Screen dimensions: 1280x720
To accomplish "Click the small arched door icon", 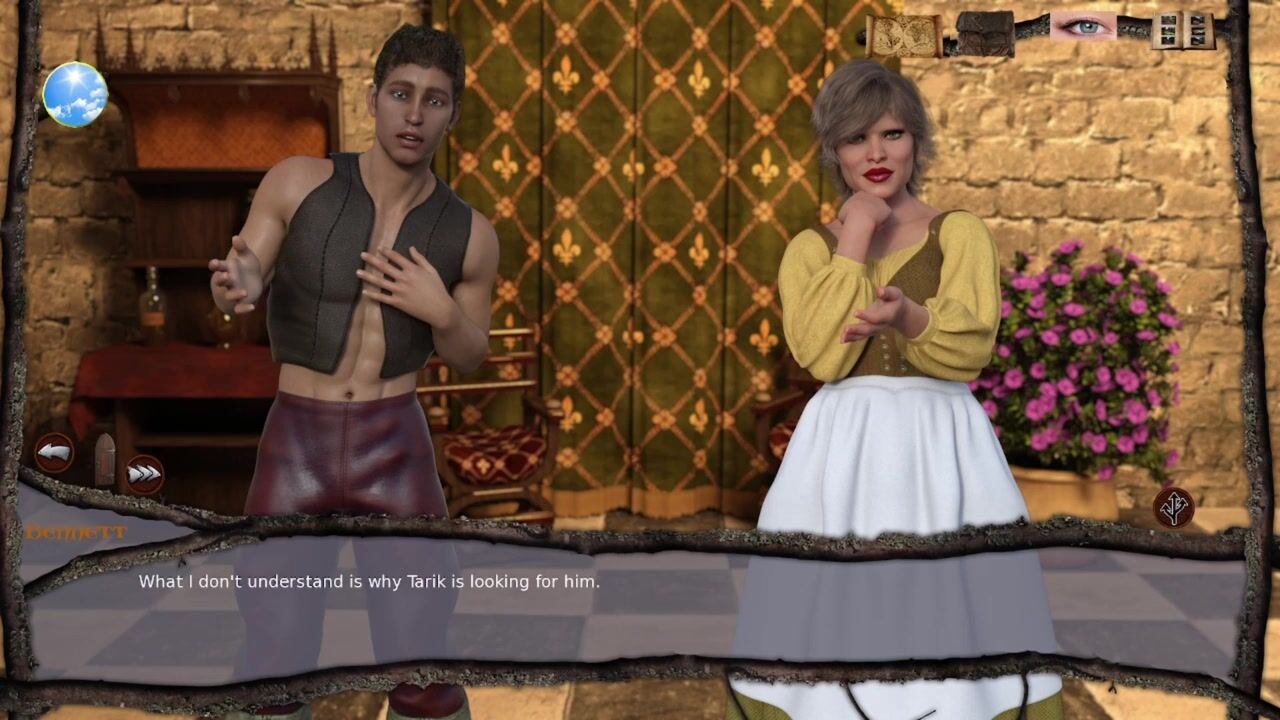I will 104,458.
